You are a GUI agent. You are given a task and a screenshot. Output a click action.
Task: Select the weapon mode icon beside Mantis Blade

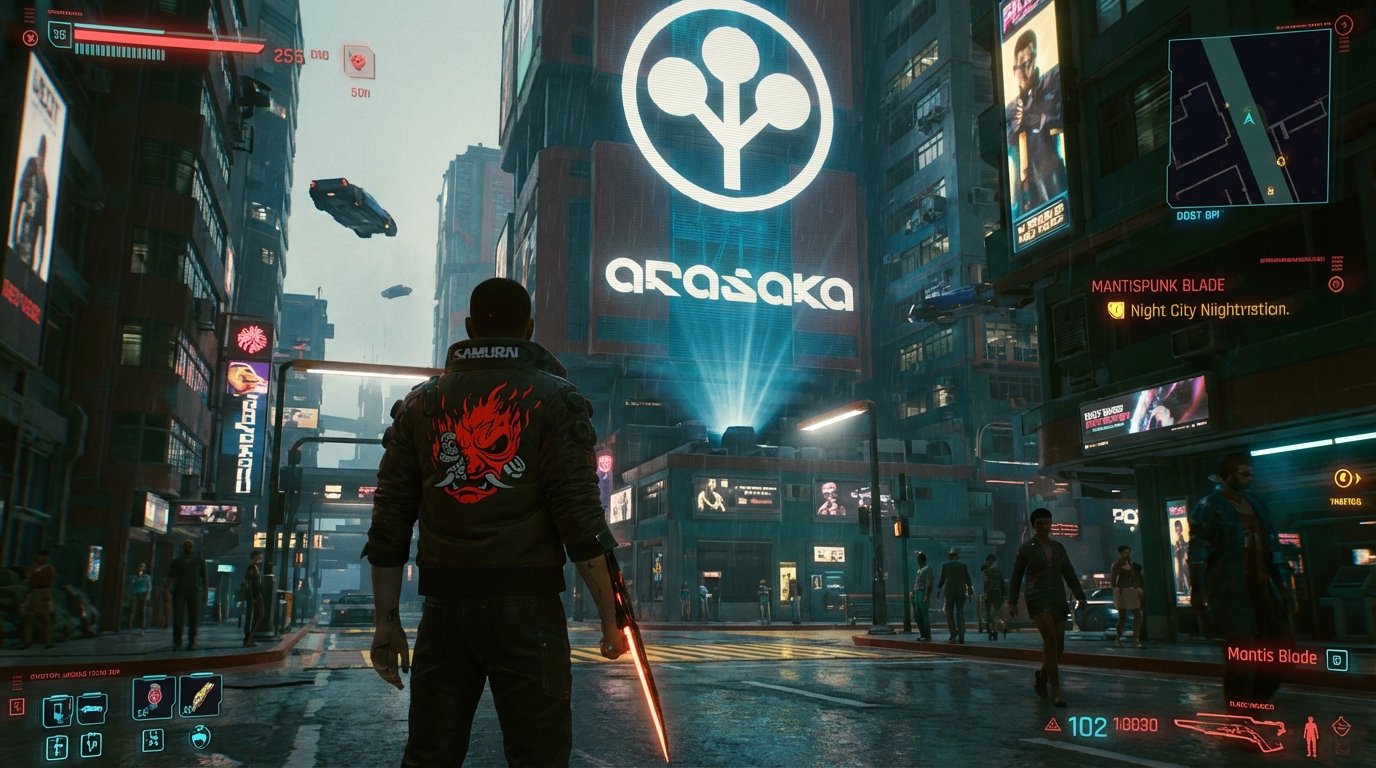(x=1337, y=660)
